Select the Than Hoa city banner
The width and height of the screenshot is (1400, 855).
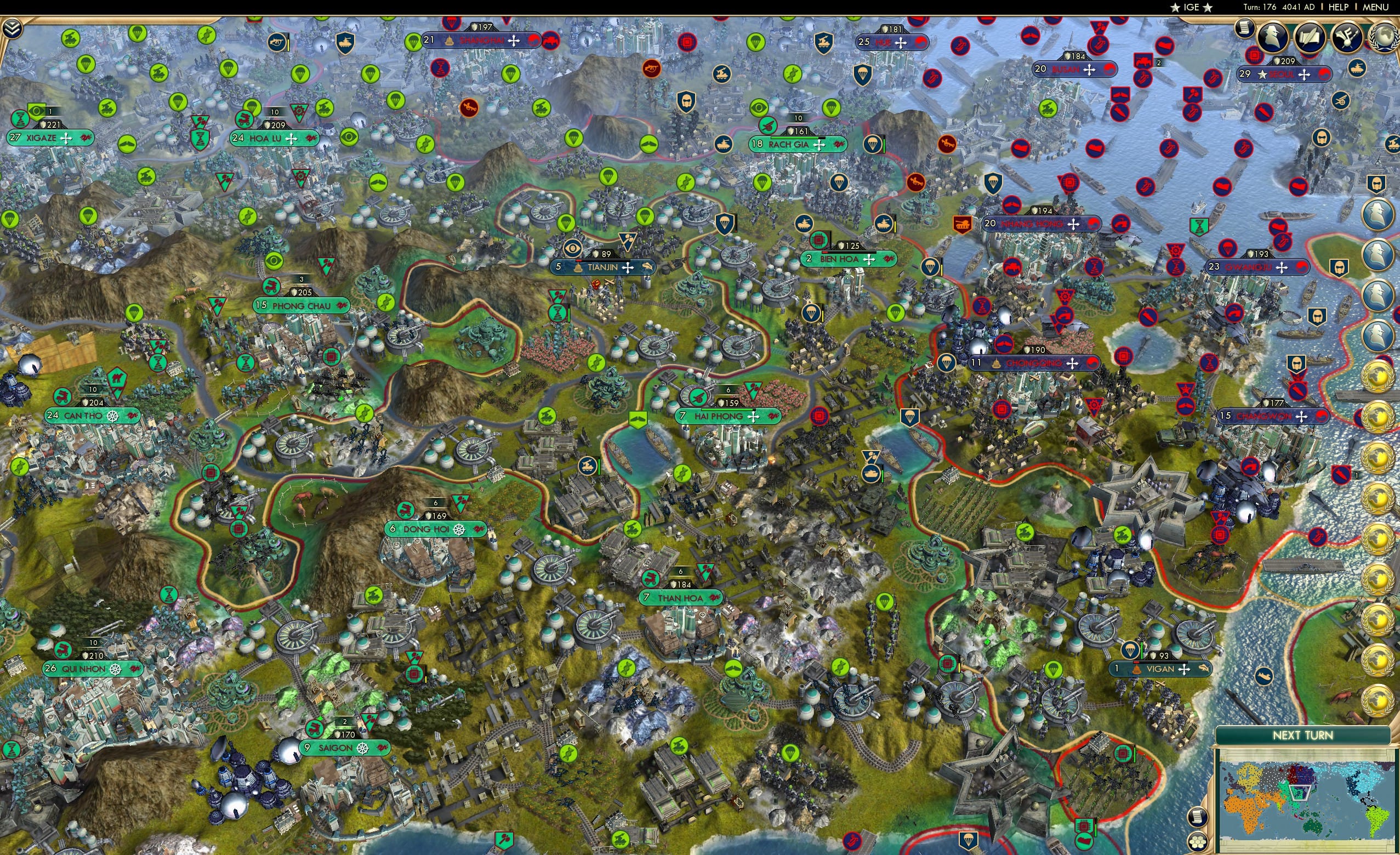click(x=682, y=597)
